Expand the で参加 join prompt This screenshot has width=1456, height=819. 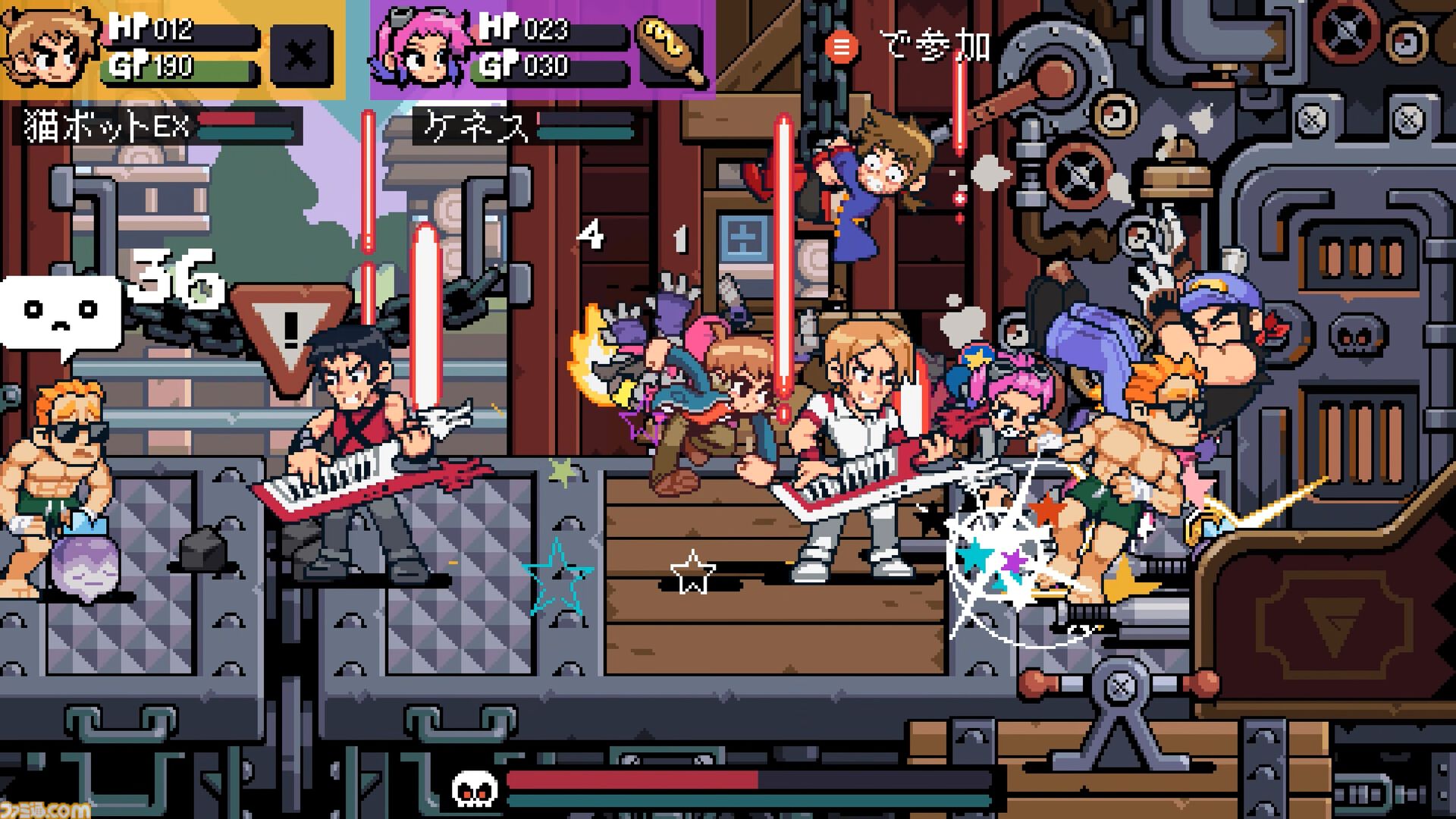[910, 47]
